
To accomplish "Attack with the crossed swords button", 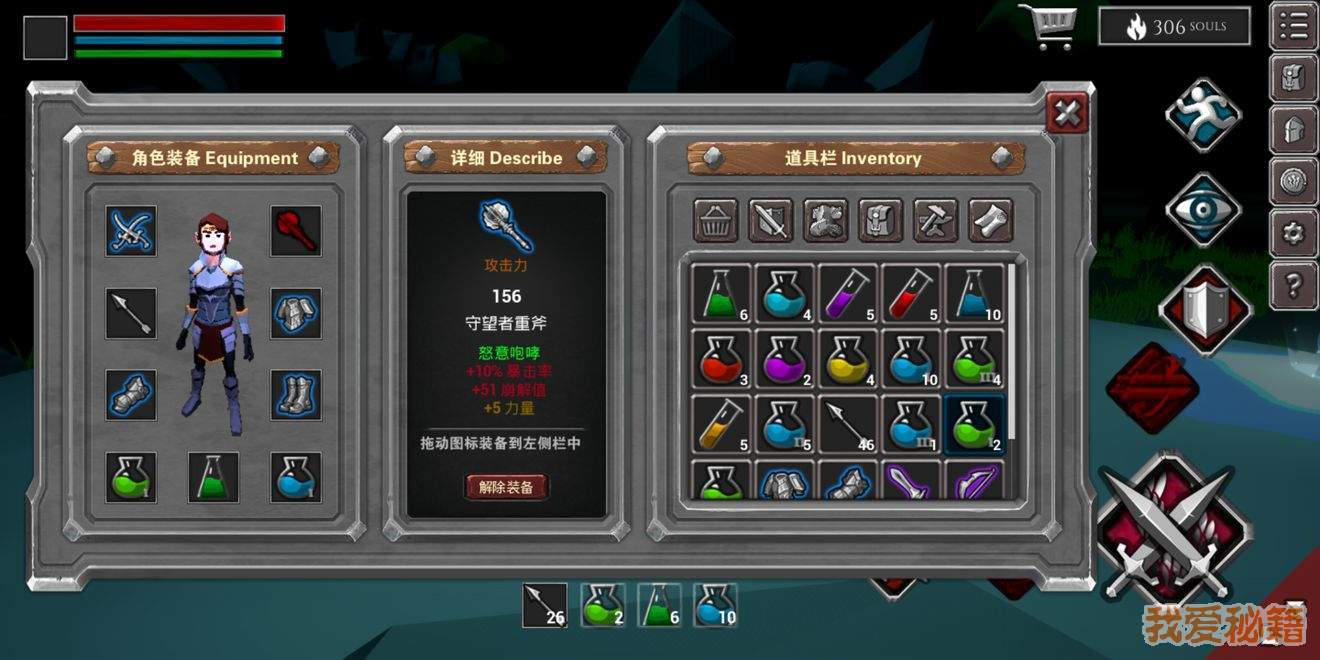I will tap(1173, 534).
